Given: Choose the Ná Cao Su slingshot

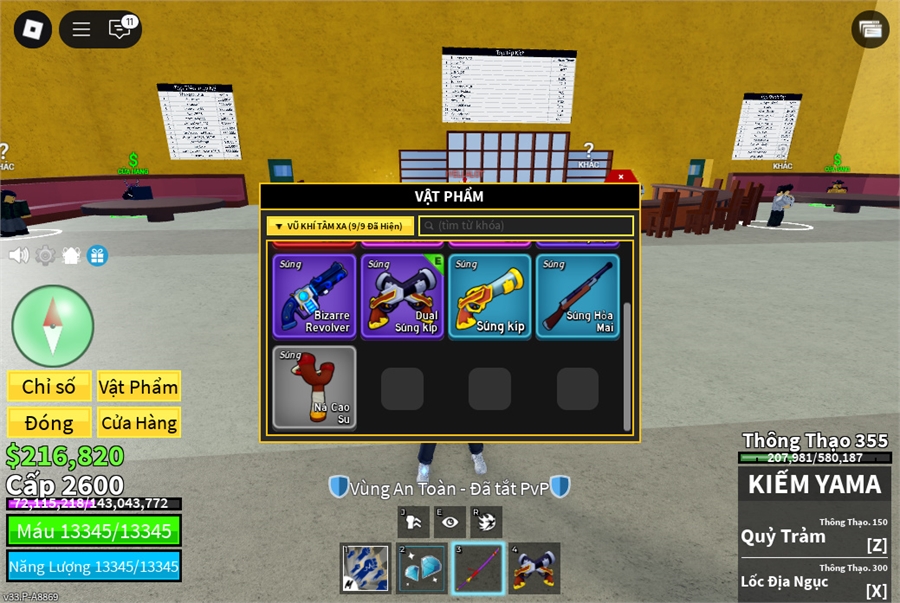Looking at the screenshot, I should coord(315,387).
